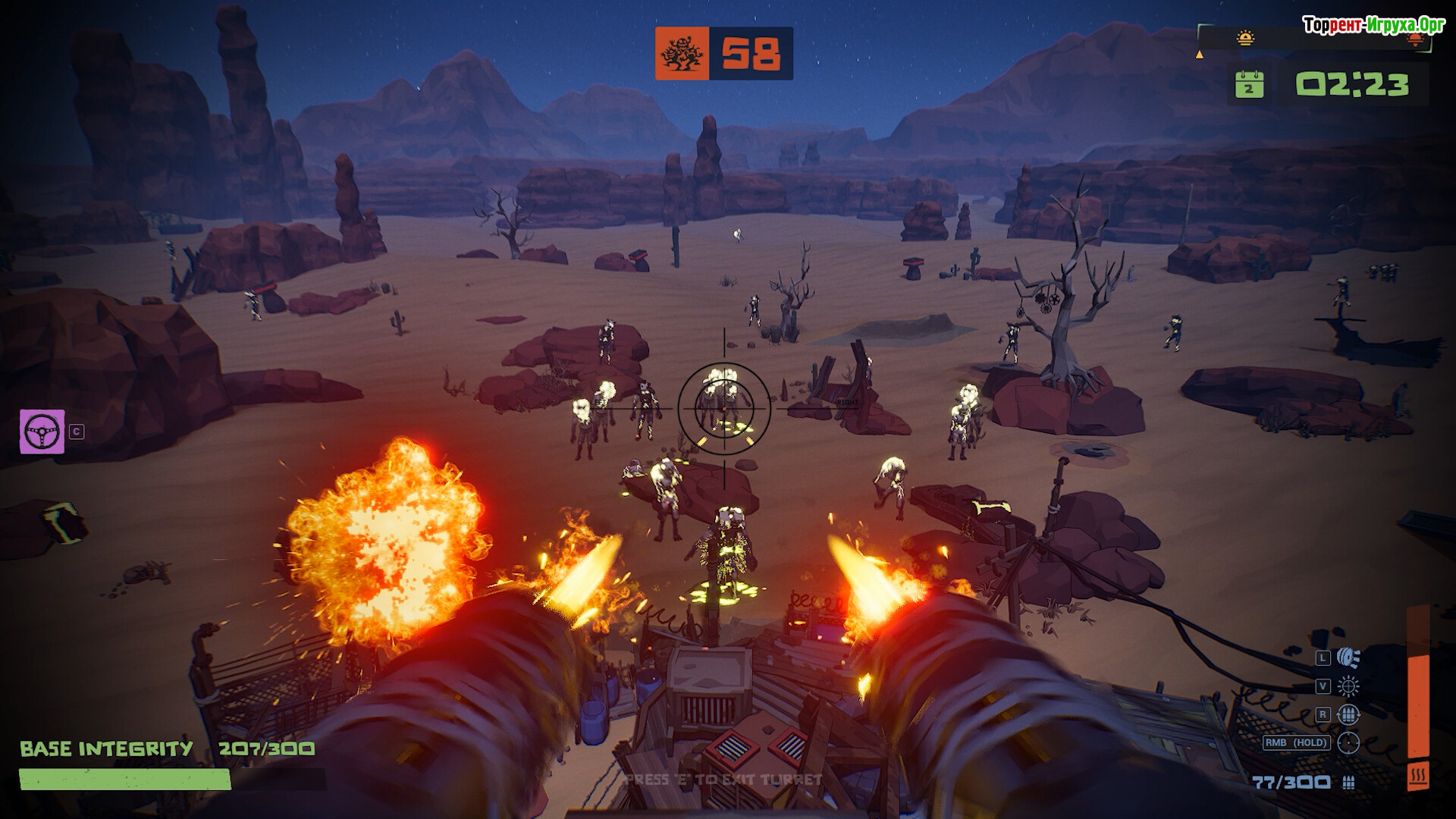Click the Торрент-Игруха.Орг watermark
Viewport: 1456px width, 819px height.
click(x=1373, y=25)
